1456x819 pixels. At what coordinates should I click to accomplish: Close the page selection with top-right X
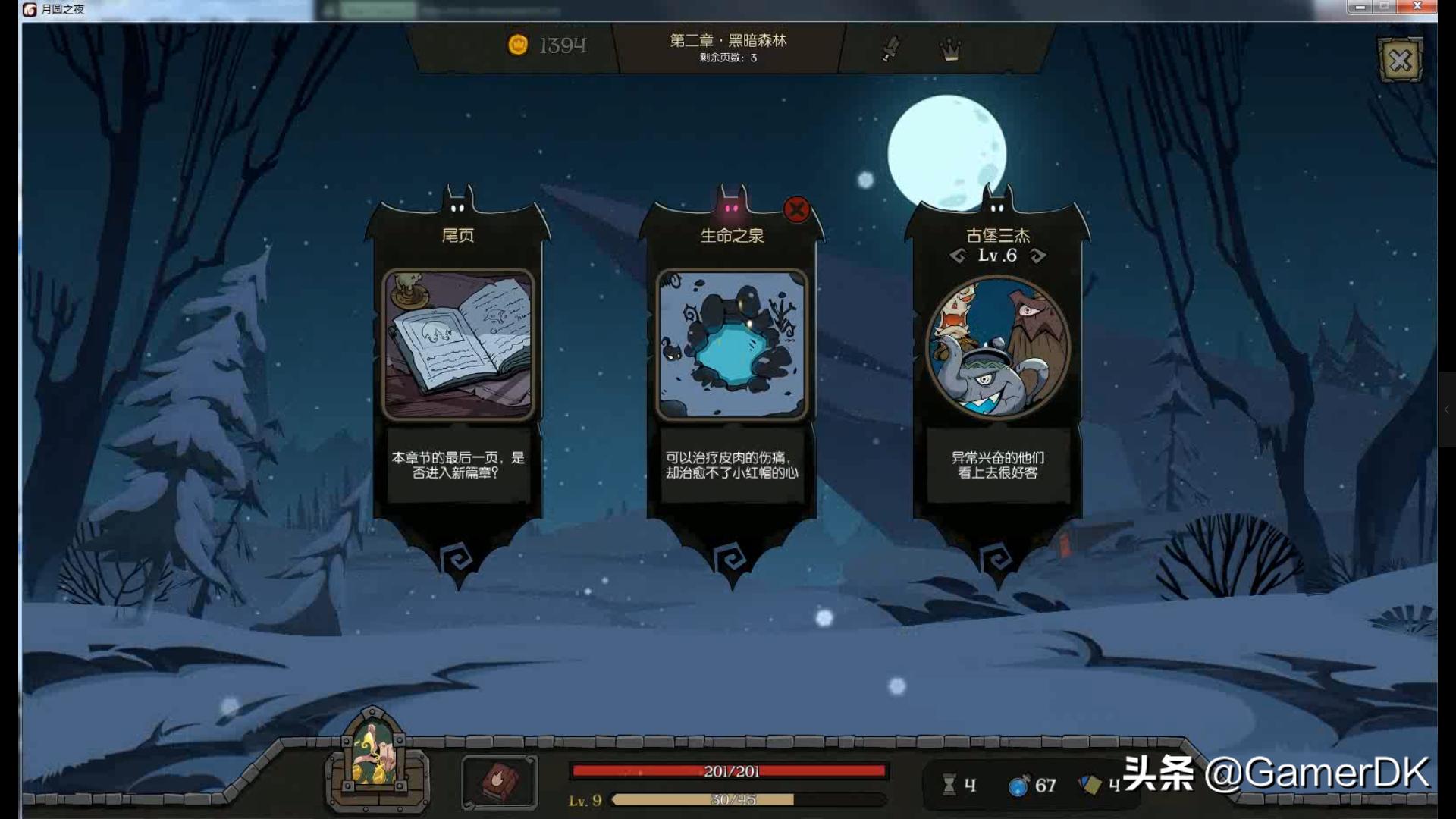(x=1400, y=61)
